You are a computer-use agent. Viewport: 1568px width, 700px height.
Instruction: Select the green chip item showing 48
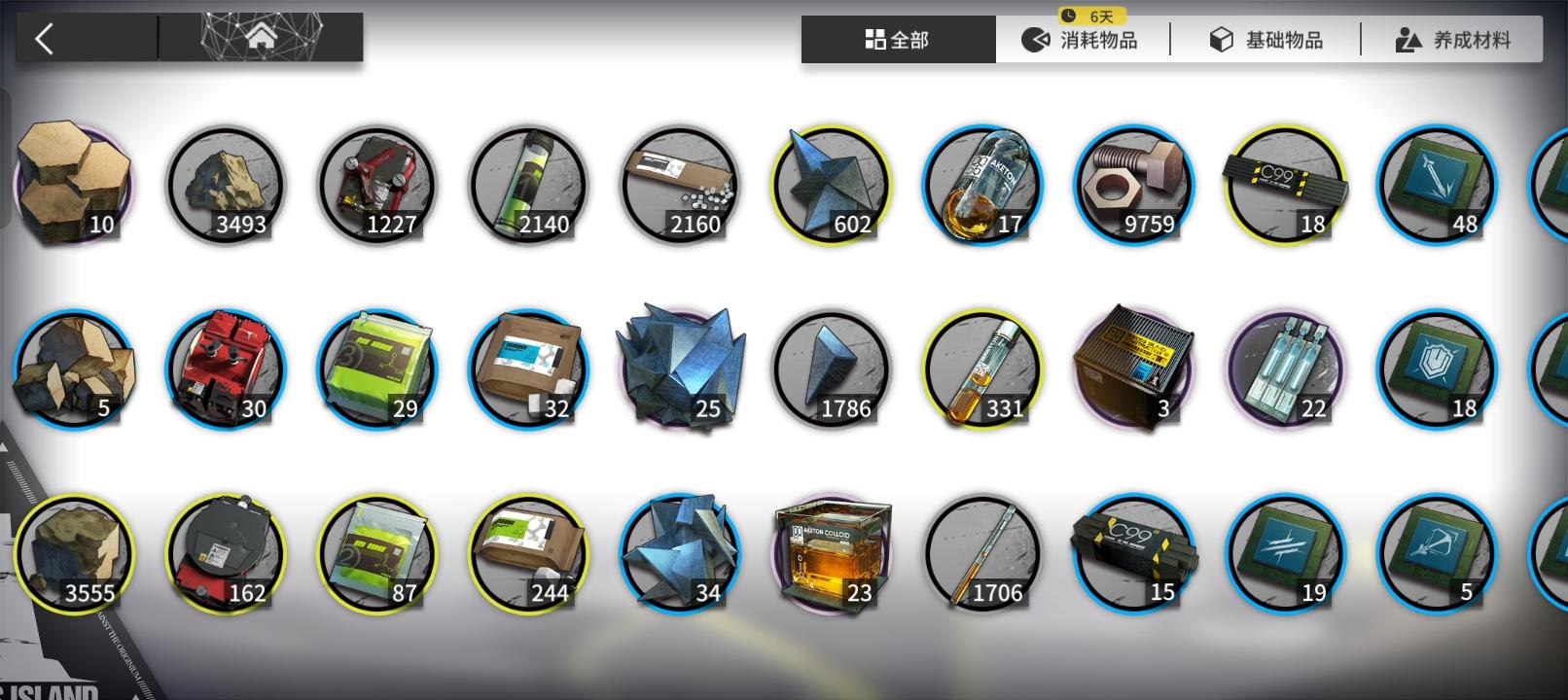[1437, 185]
